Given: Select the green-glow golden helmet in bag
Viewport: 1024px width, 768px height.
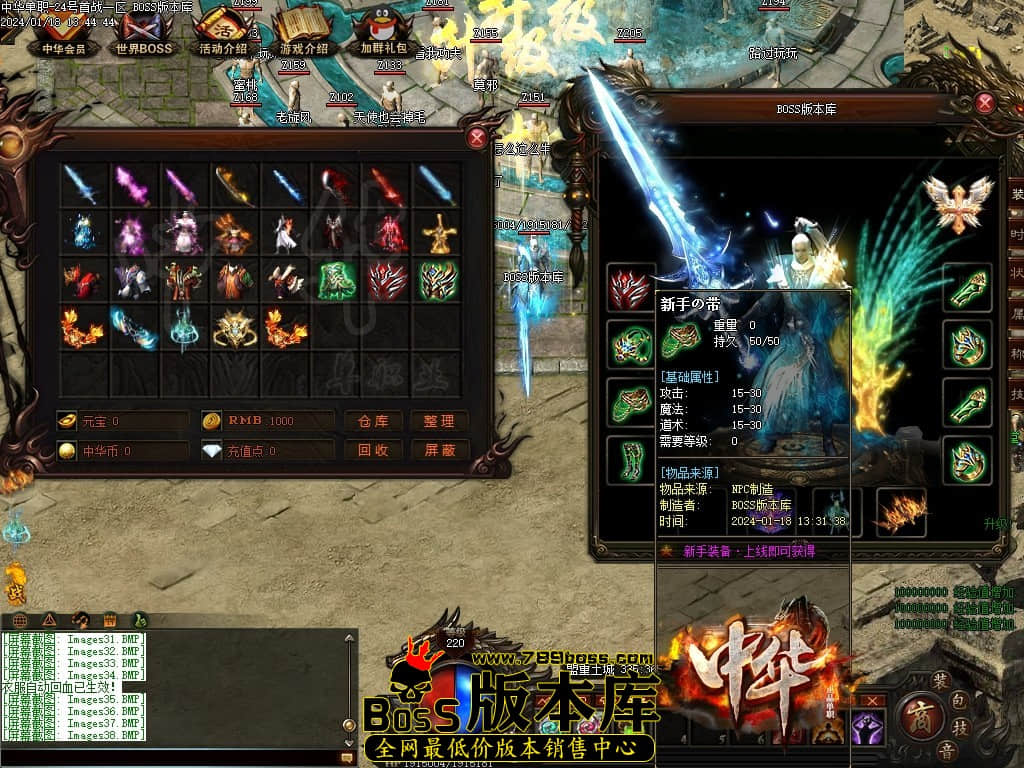Looking at the screenshot, I should (438, 280).
